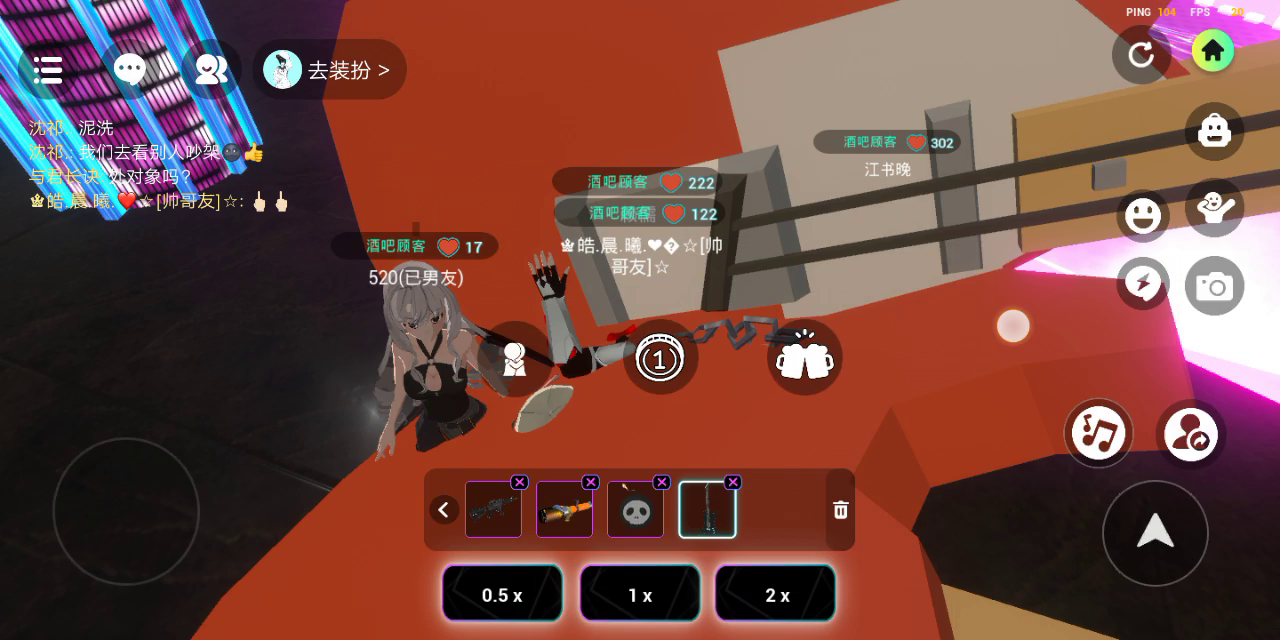Open the chat bubble button

tap(129, 69)
